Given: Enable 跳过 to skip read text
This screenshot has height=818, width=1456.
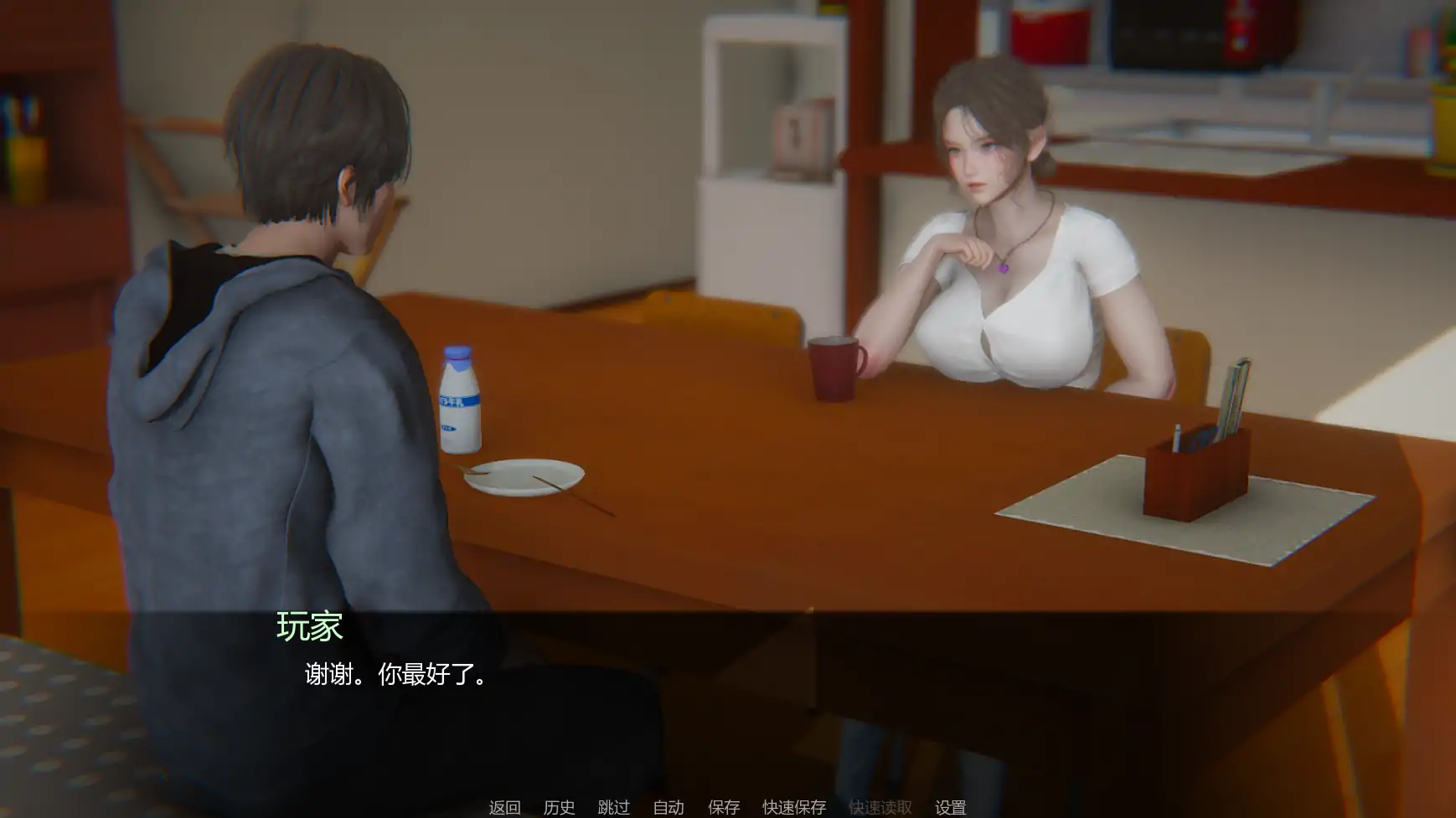Looking at the screenshot, I should coord(614,807).
